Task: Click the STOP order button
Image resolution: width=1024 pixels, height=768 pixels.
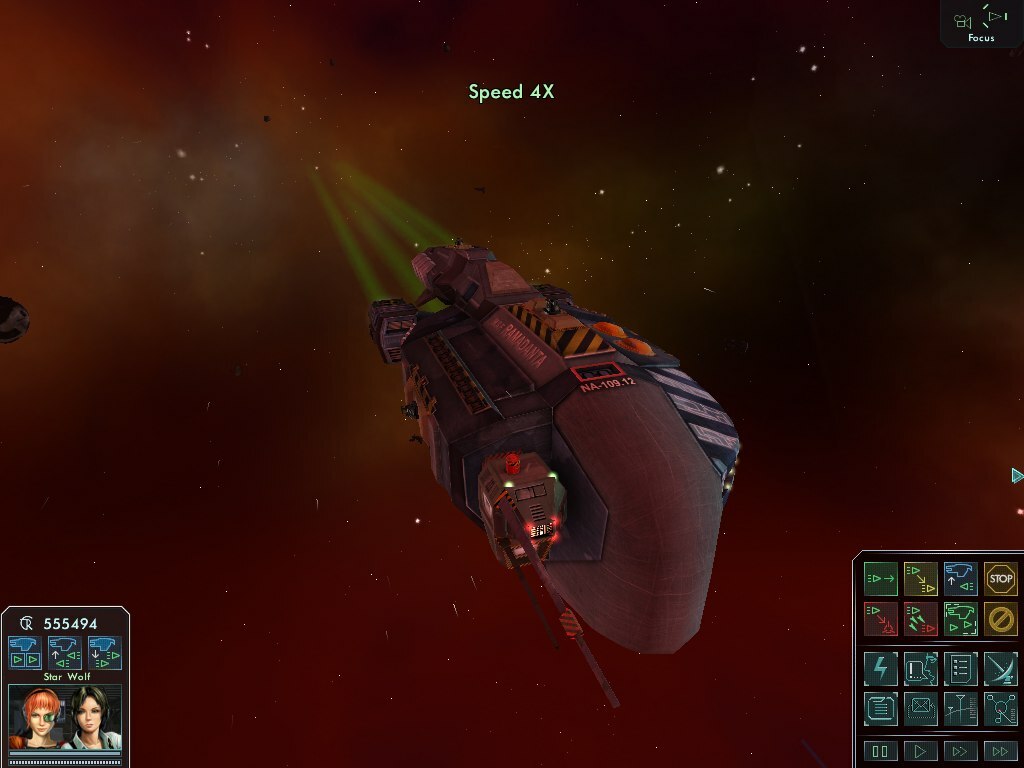Action: tap(1000, 578)
